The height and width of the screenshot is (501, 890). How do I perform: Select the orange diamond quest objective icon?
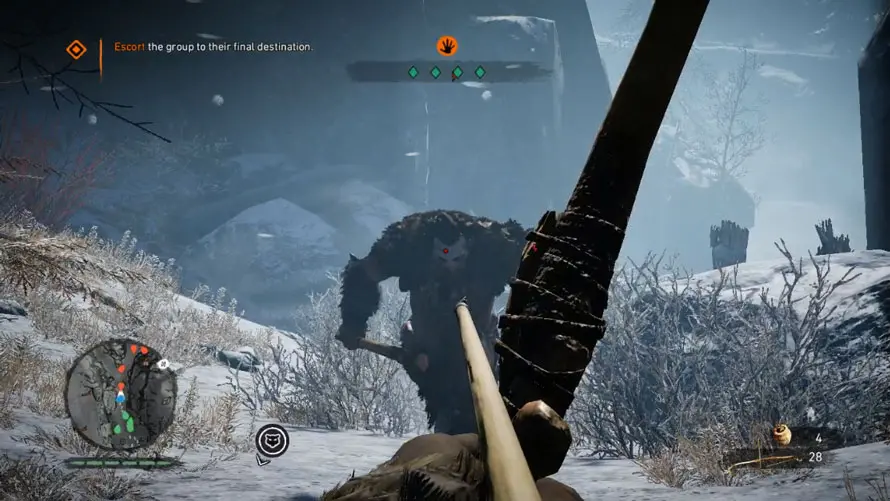click(76, 49)
